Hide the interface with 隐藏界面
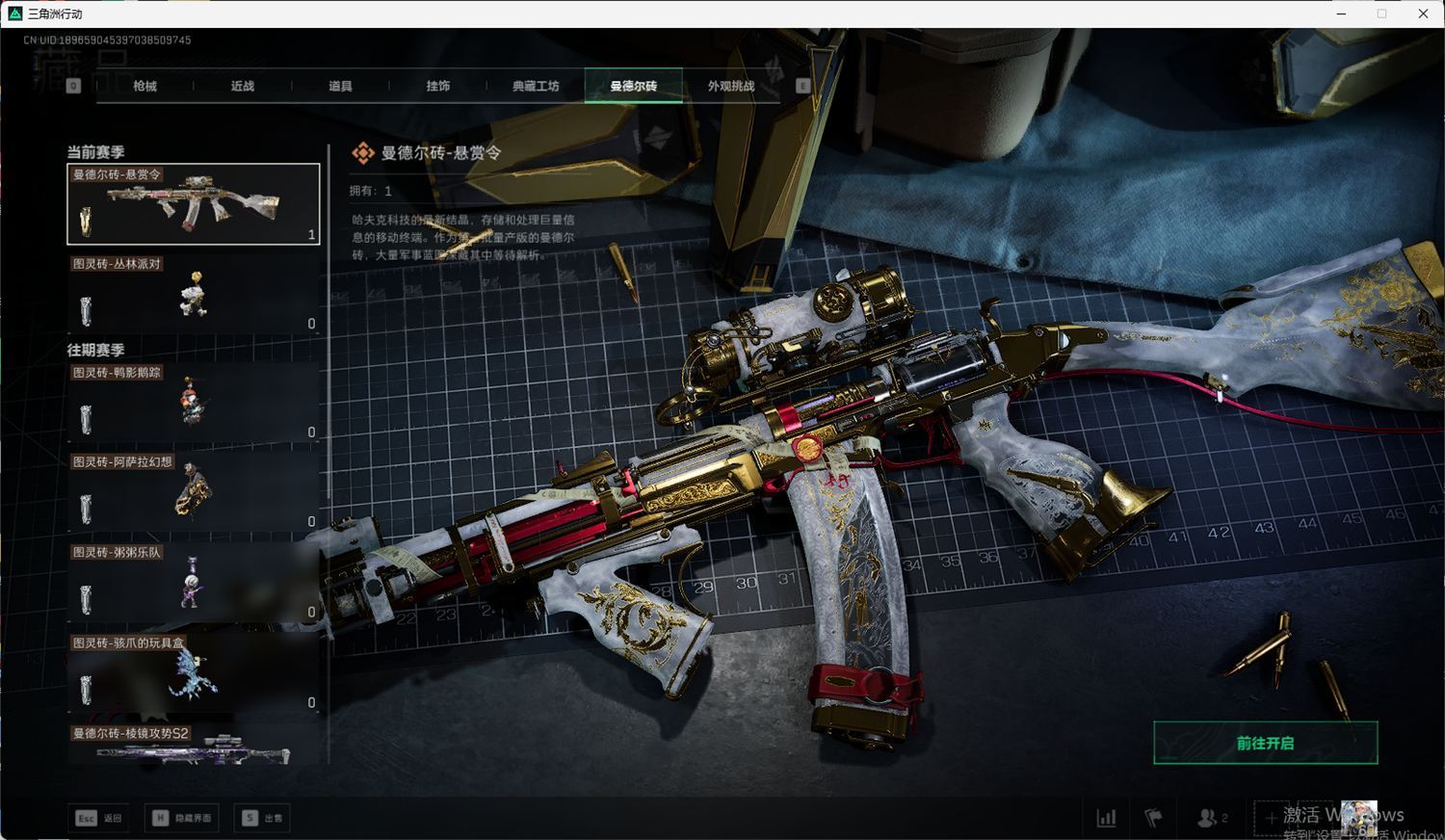Image resolution: width=1445 pixels, height=840 pixels. click(x=182, y=818)
